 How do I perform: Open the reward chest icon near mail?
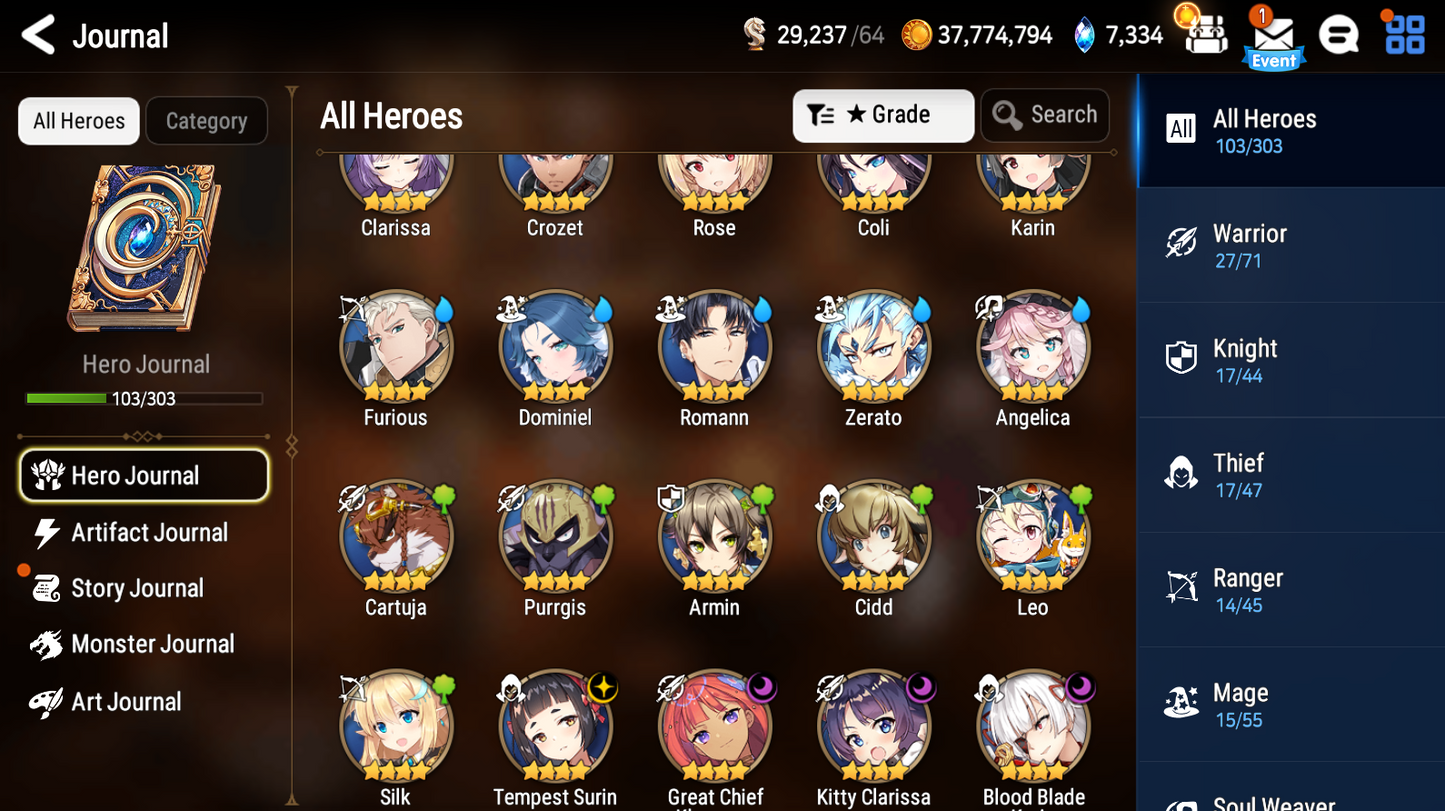tap(1205, 33)
